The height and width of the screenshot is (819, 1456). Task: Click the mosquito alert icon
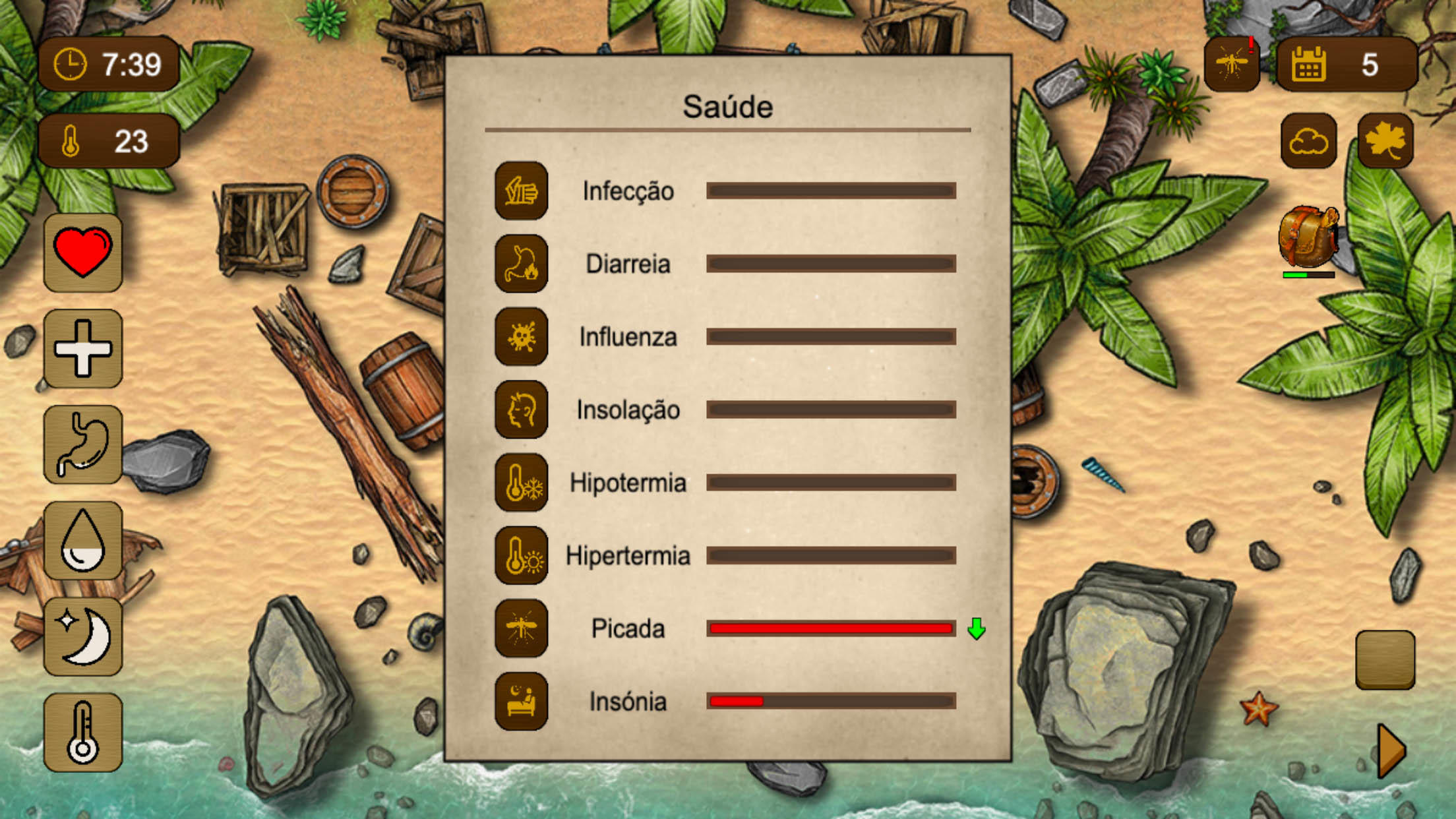1232,63
